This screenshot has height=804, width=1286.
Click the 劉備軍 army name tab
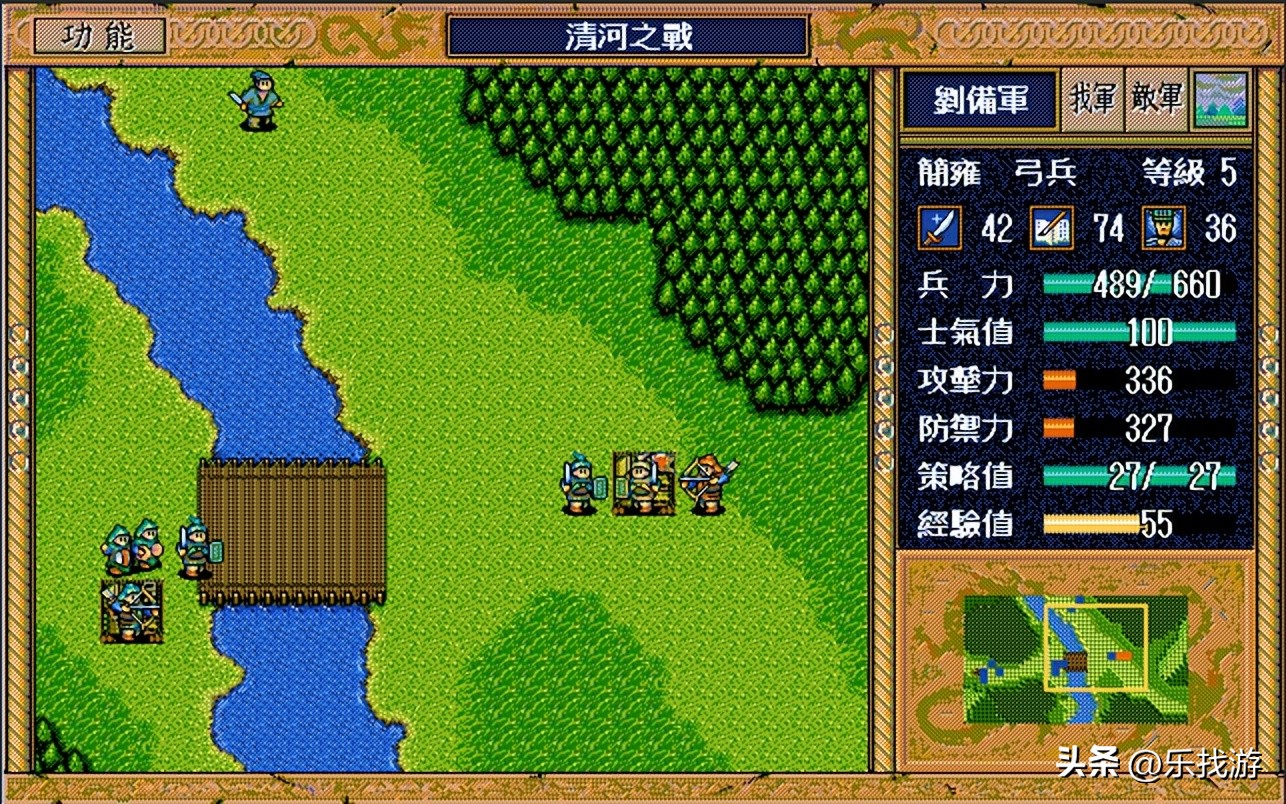coord(979,100)
